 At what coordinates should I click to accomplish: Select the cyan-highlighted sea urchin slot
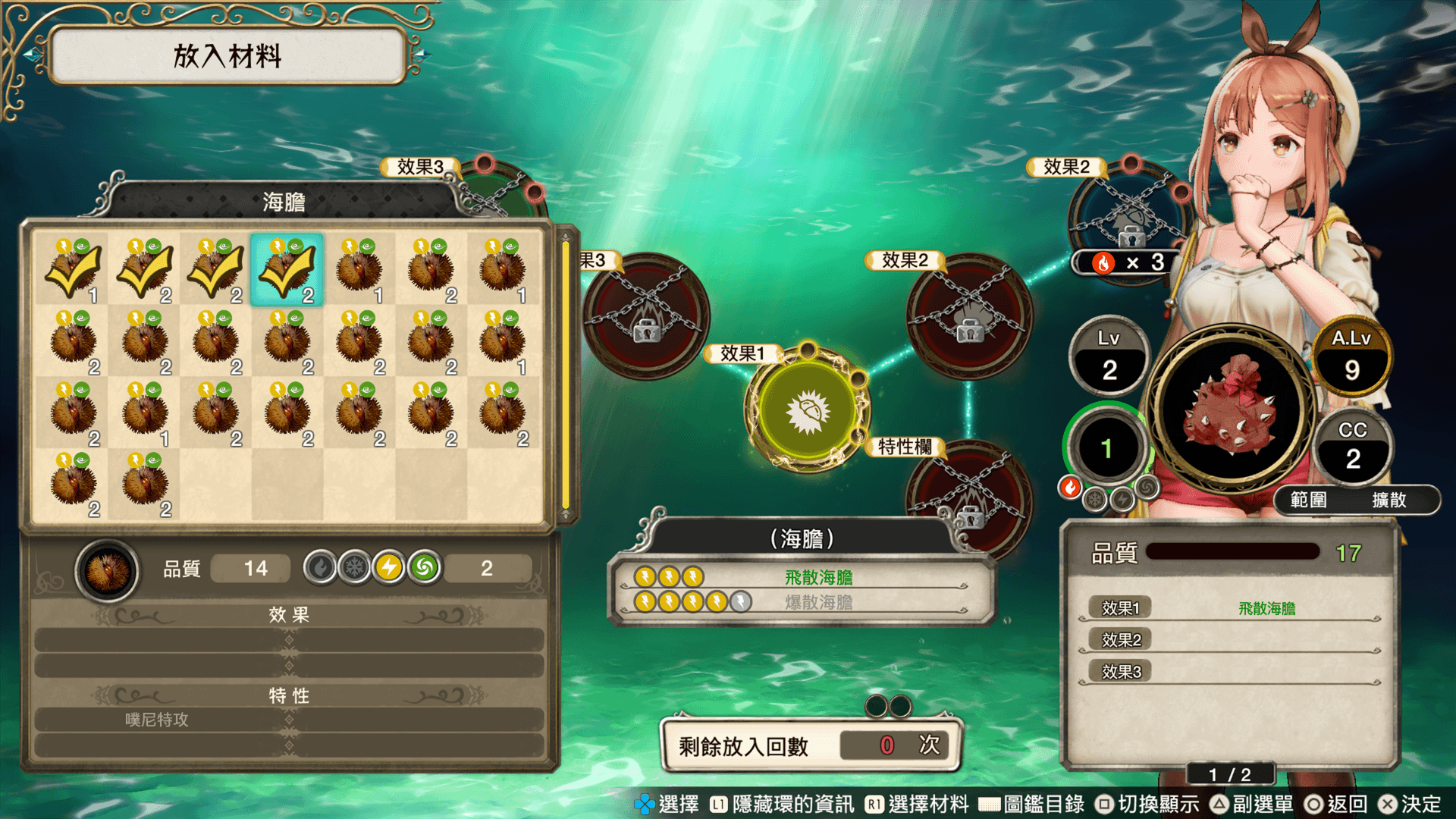(x=287, y=271)
